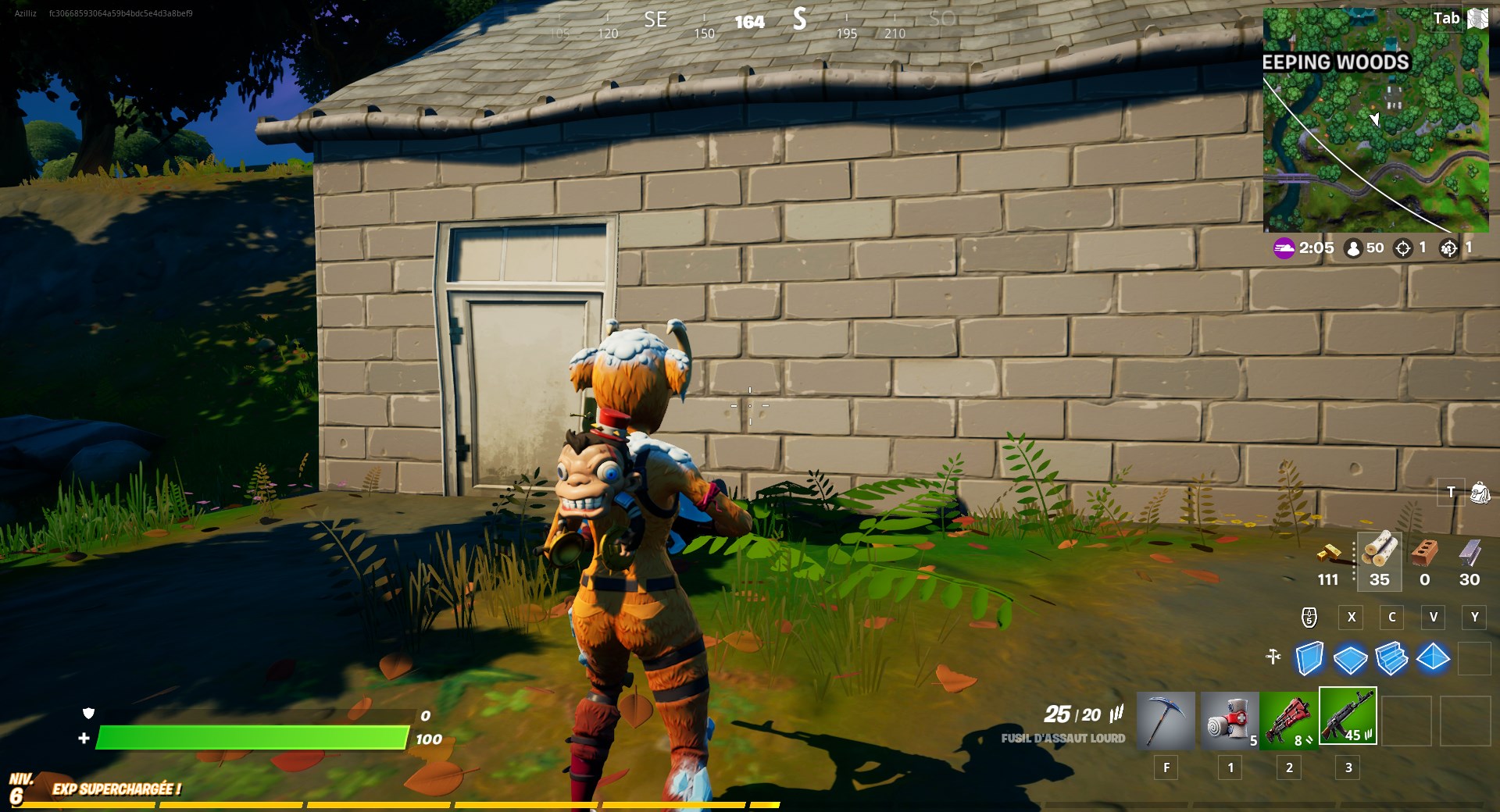Viewport: 1500px width, 812px height.
Task: Click the purple storm timer cloud icon
Action: pyautogui.click(x=1284, y=248)
